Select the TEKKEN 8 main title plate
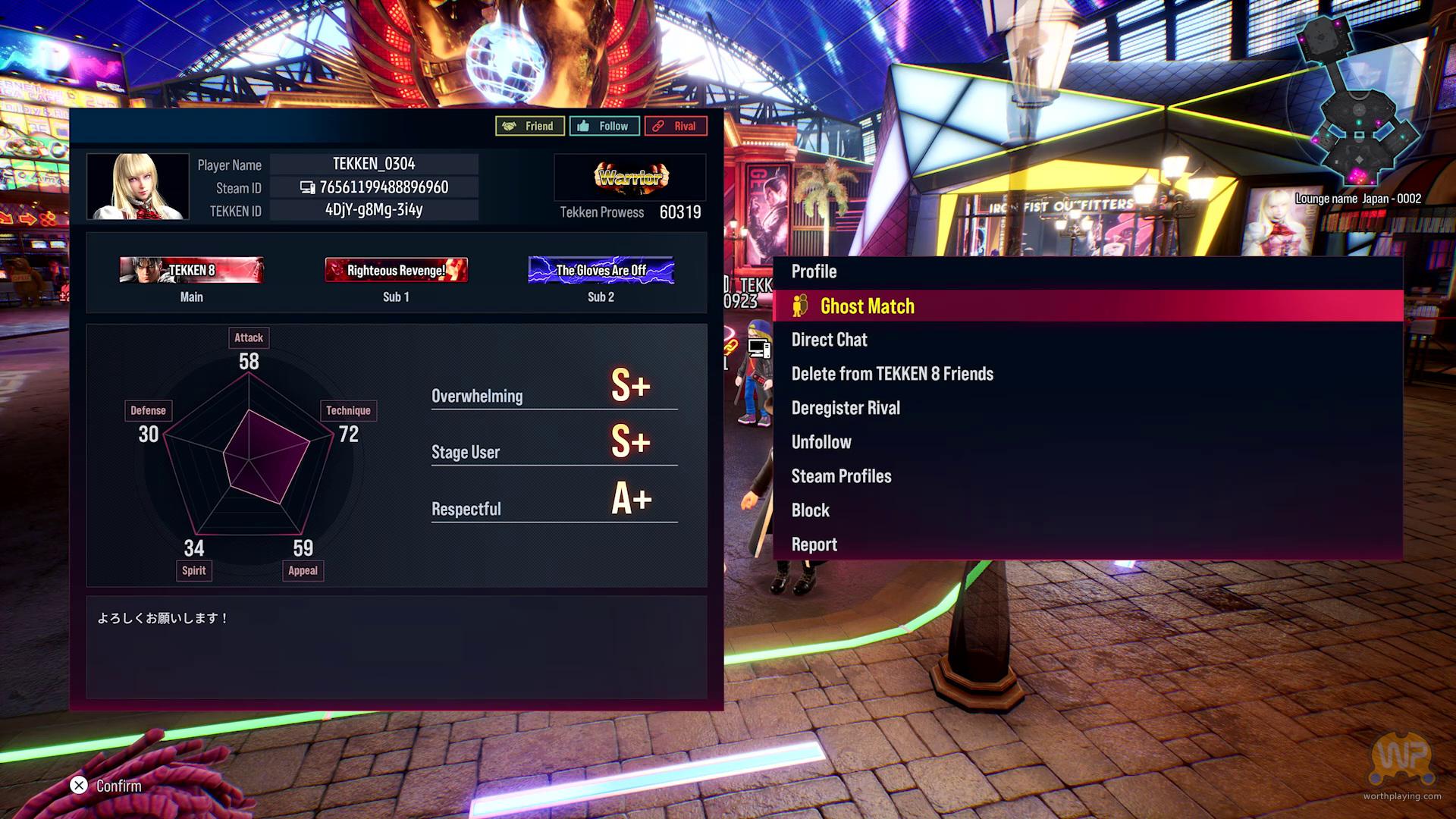Viewport: 1456px width, 819px height. [x=192, y=270]
